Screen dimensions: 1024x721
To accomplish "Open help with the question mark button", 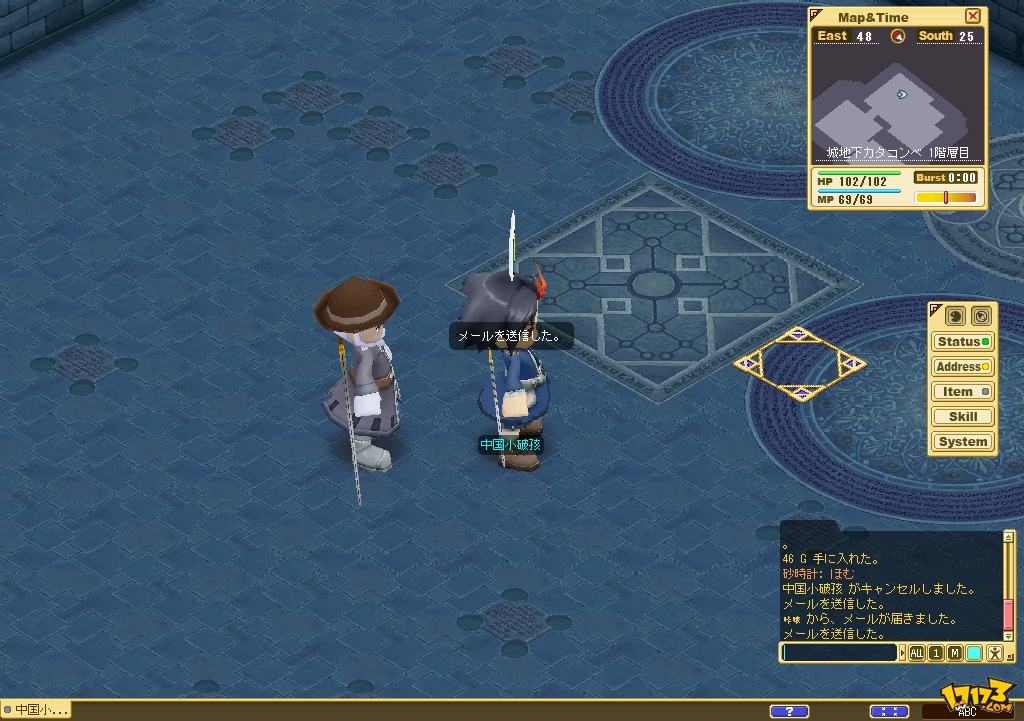I will (x=789, y=711).
